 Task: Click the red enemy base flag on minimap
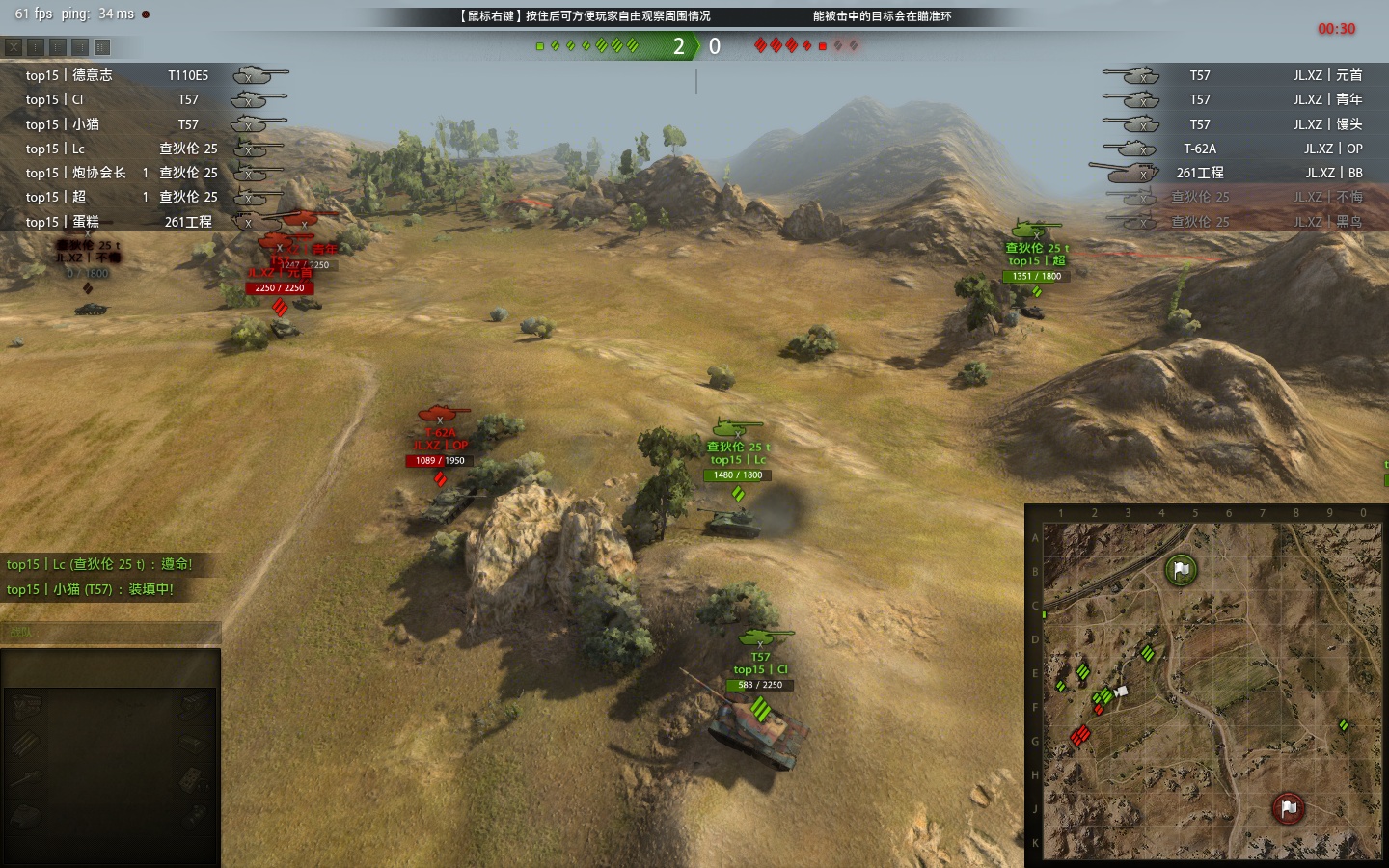click(1288, 808)
